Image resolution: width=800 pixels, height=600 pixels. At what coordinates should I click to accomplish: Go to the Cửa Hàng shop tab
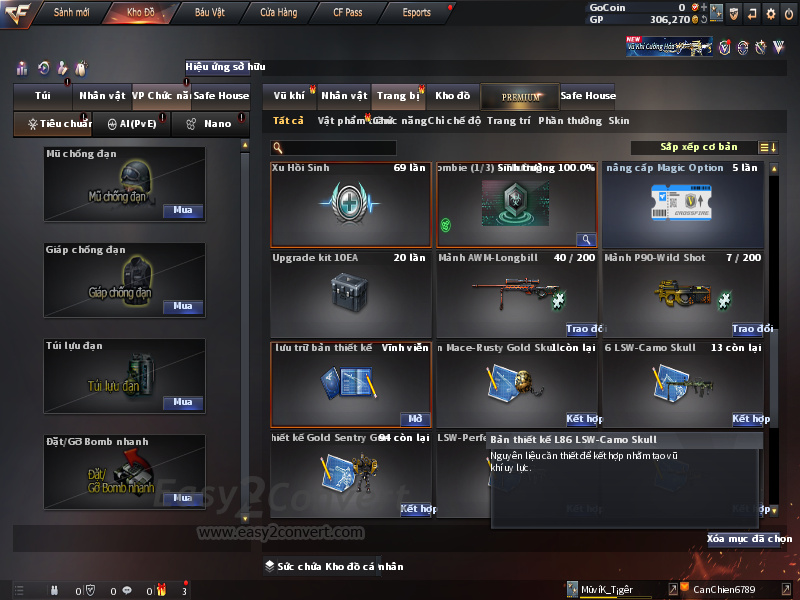(278, 13)
